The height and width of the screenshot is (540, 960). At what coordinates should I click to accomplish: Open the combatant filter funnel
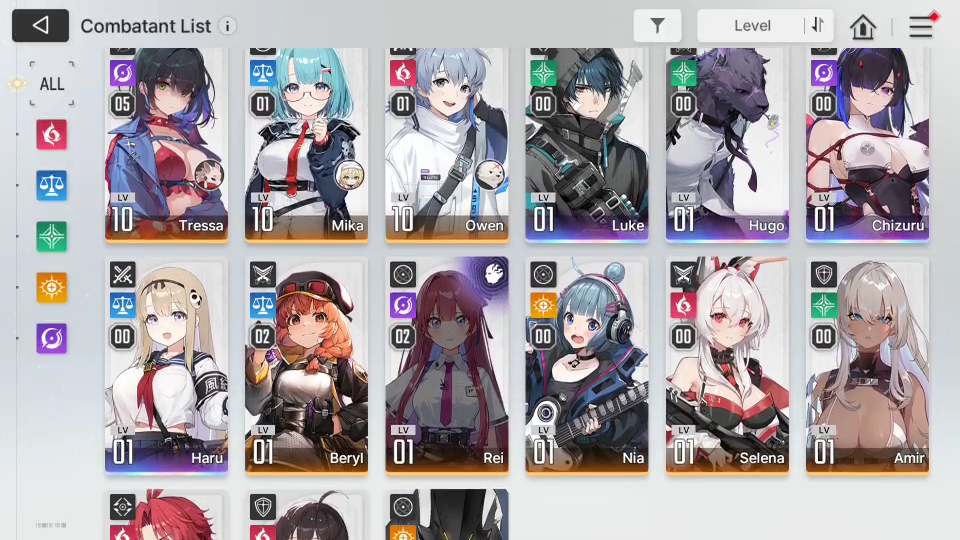[x=657, y=26]
